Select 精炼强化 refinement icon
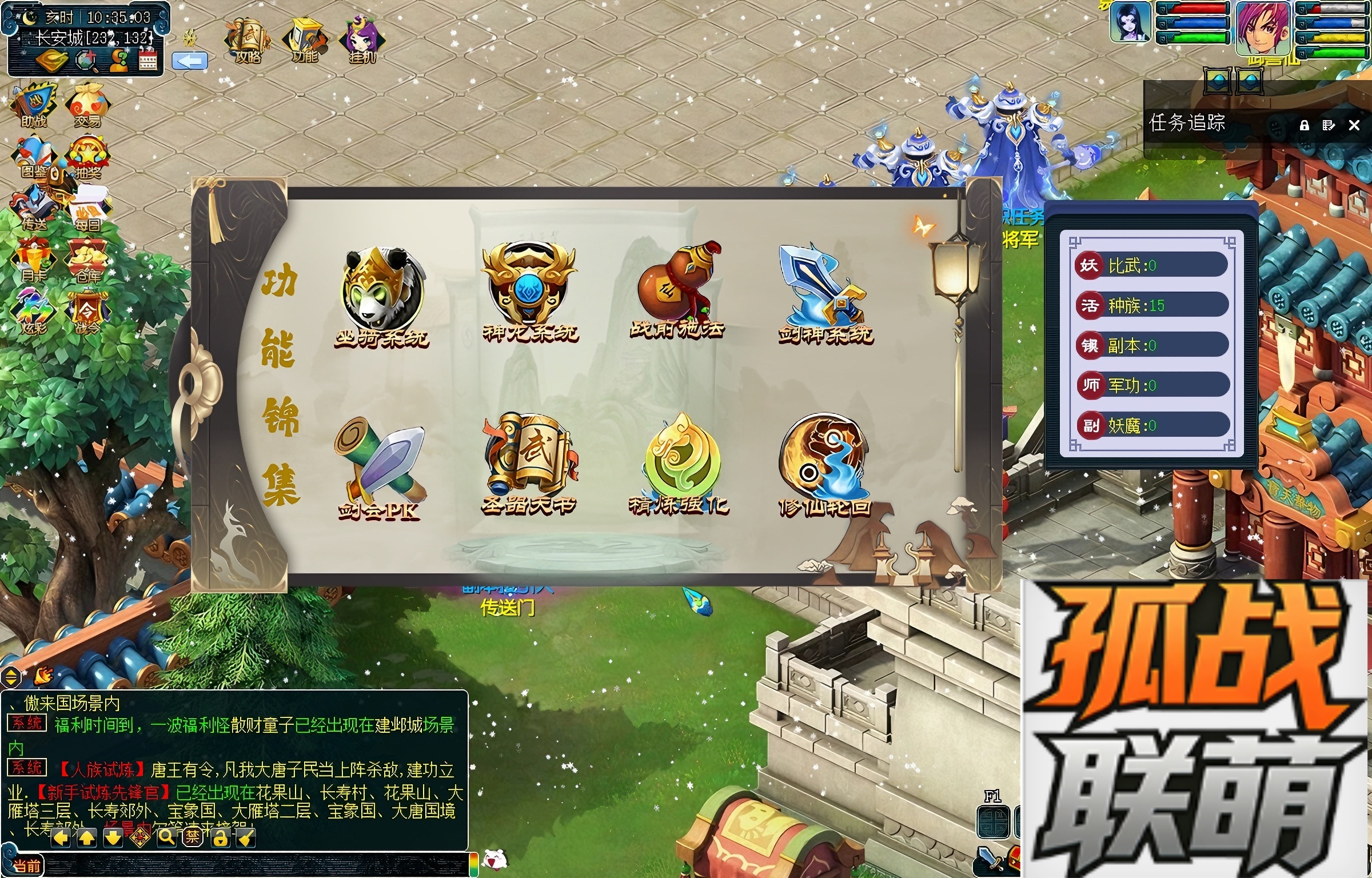Viewport: 1372px width, 878px height. coord(679,464)
